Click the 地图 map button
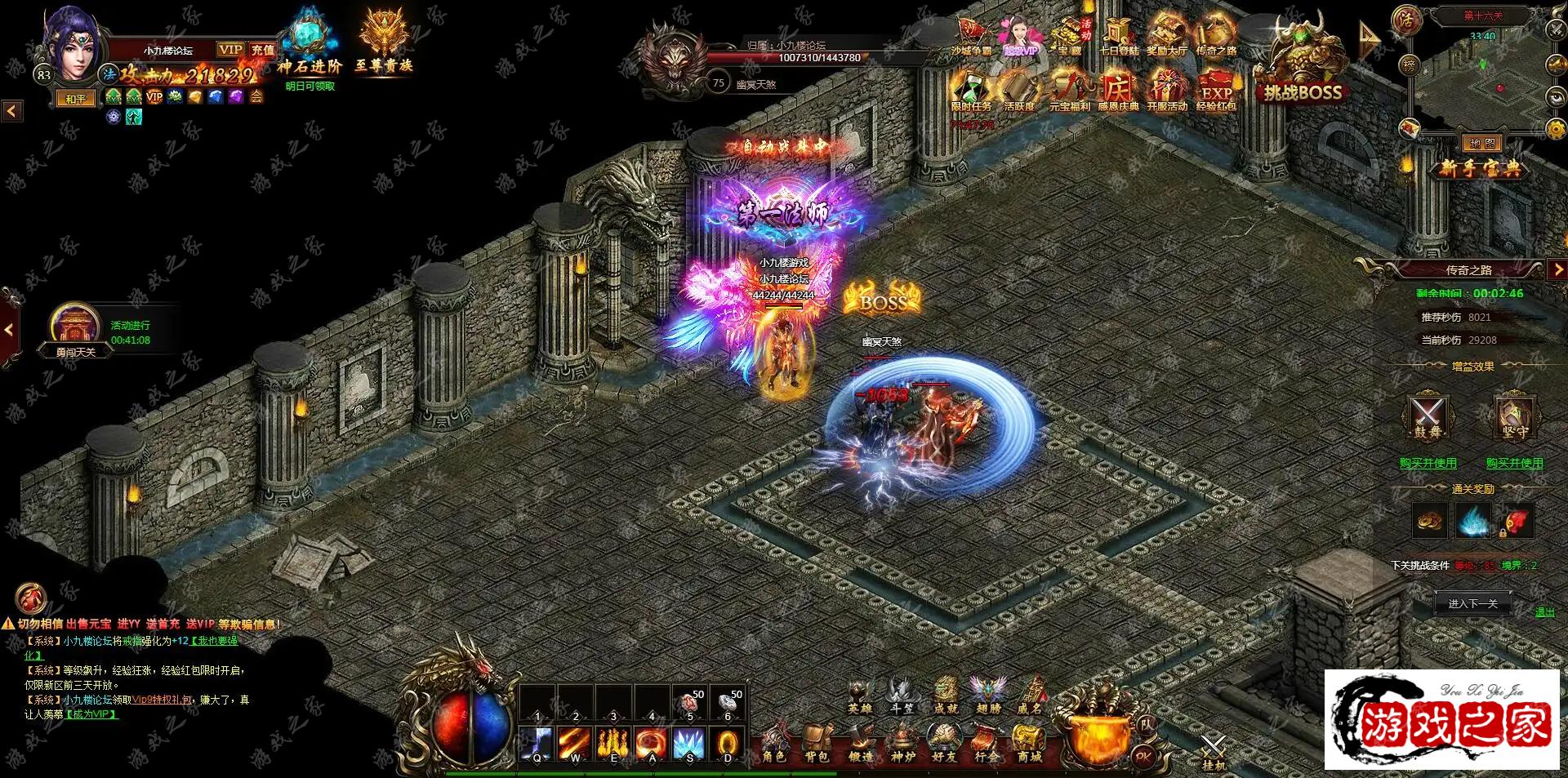Image resolution: width=1568 pixels, height=778 pixels. [1481, 144]
